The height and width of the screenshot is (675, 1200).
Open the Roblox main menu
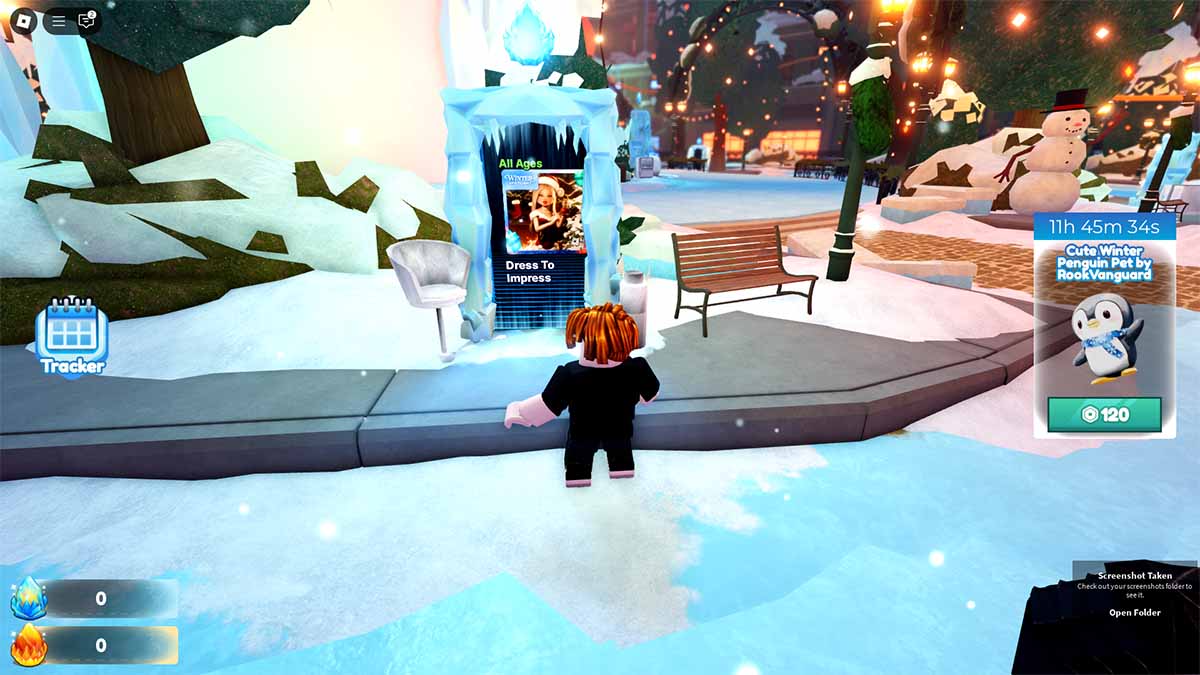pos(23,21)
